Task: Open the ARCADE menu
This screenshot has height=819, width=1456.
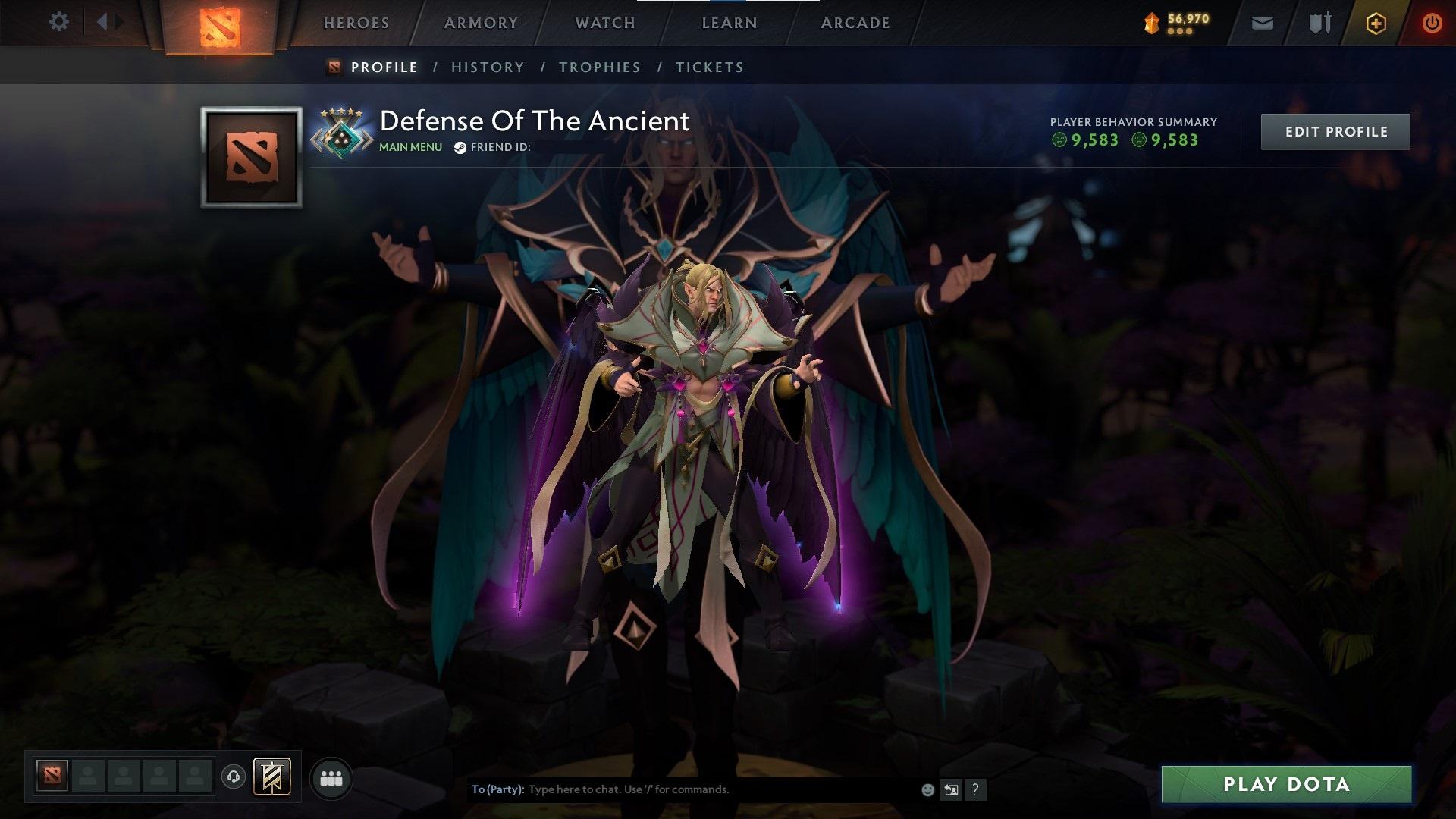Action: (x=855, y=22)
